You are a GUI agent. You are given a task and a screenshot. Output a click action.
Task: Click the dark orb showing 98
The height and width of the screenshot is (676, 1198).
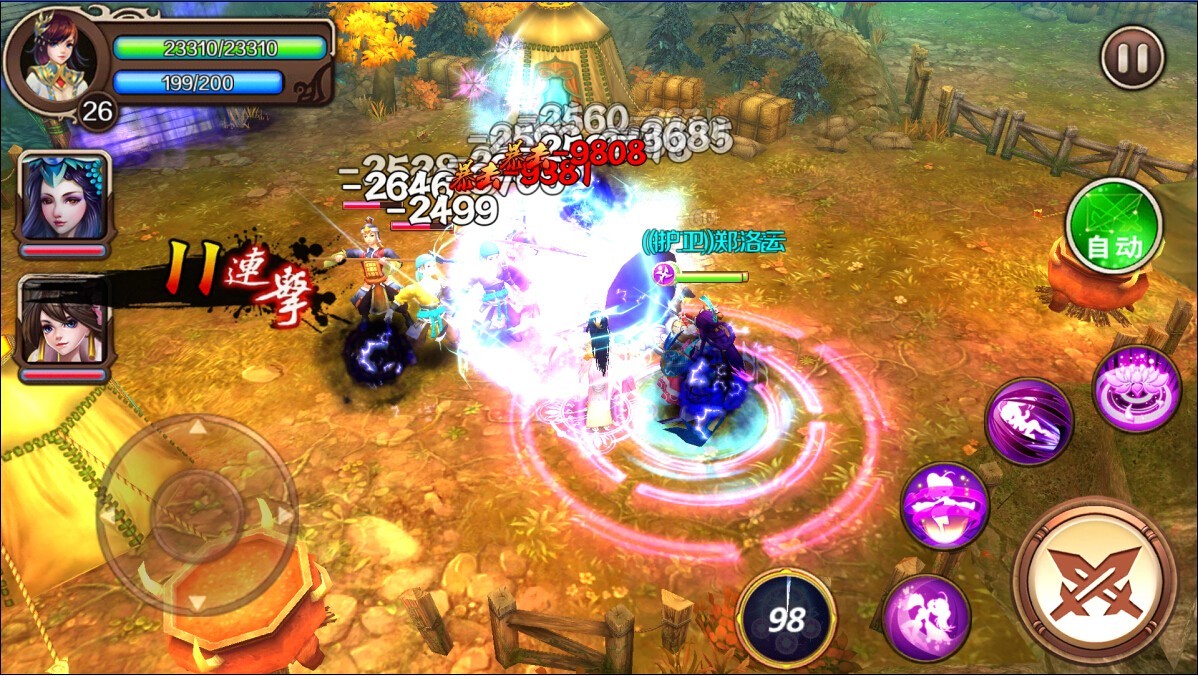click(786, 618)
